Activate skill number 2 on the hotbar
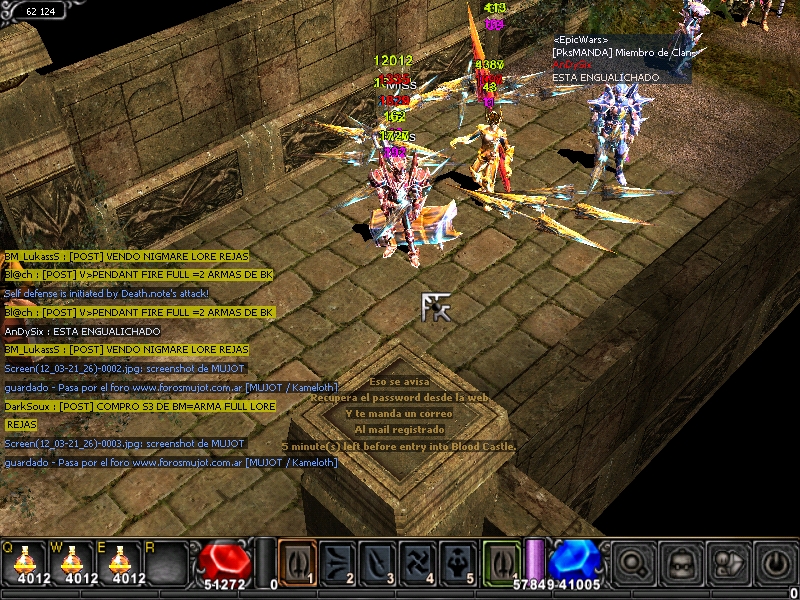Viewport: 800px width, 600px height. pos(338,561)
